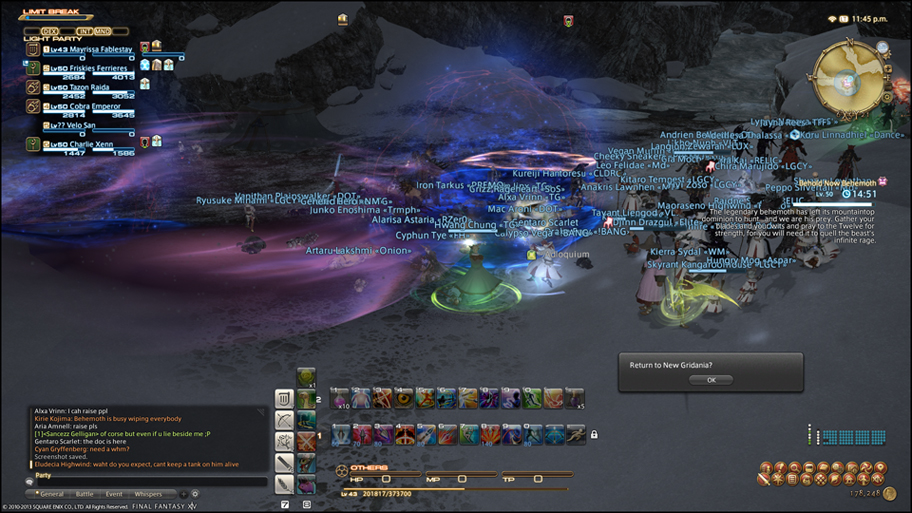Click the crossed-swords icon in the vertical hotbar
Viewport: 912px width, 513px height.
tap(306, 442)
